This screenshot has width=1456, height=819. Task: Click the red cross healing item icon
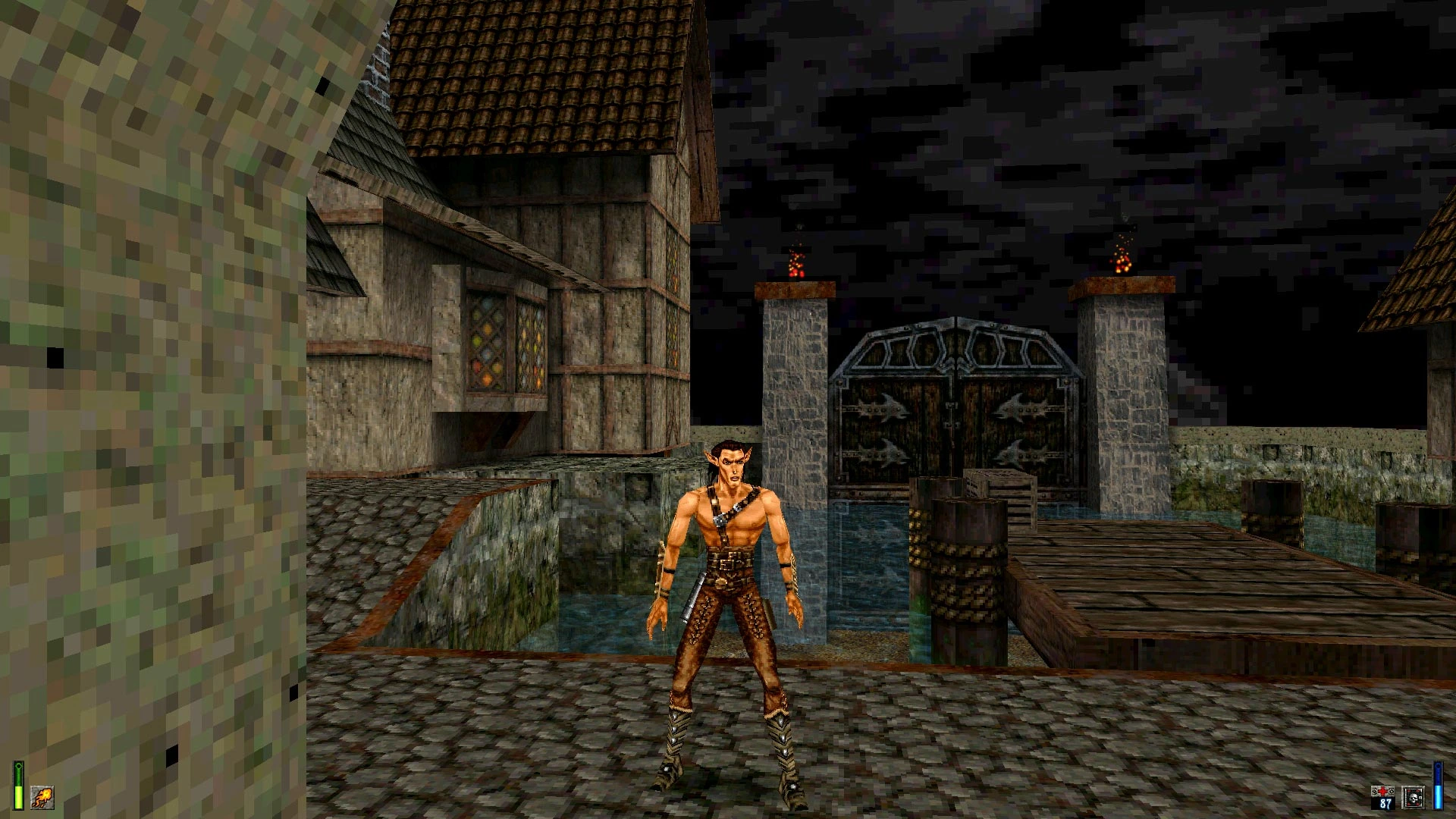click(x=1382, y=790)
